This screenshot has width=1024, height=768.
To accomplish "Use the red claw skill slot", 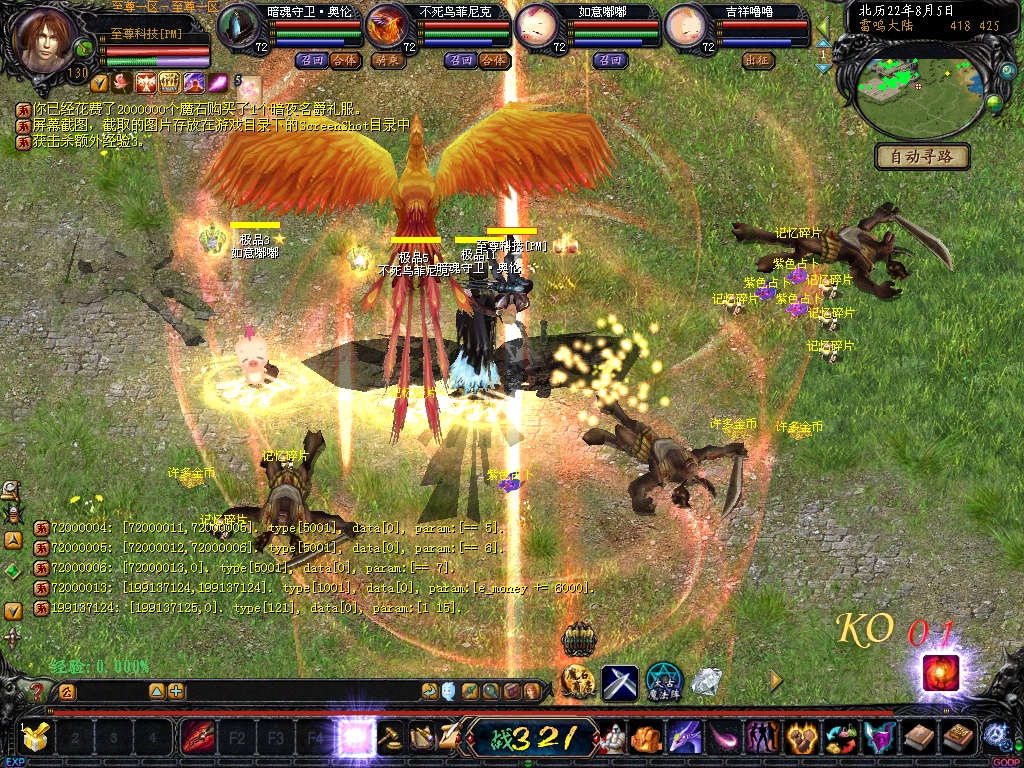I will pos(197,739).
